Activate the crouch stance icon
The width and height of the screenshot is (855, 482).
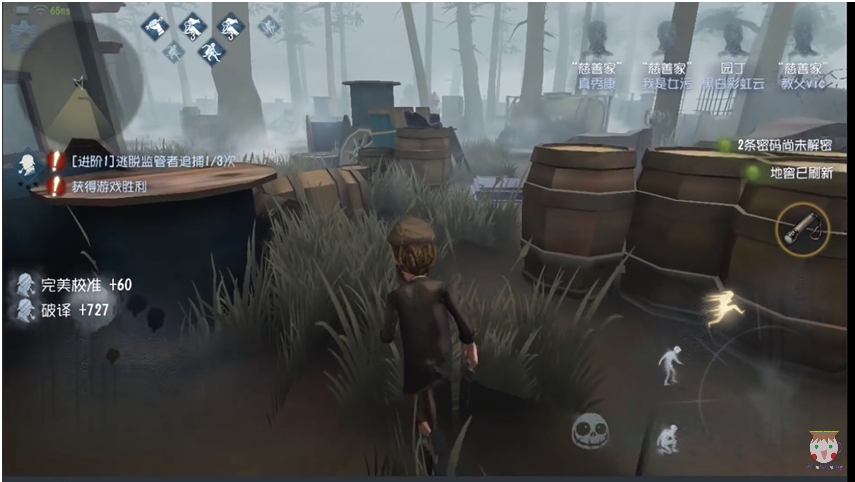tap(668, 439)
